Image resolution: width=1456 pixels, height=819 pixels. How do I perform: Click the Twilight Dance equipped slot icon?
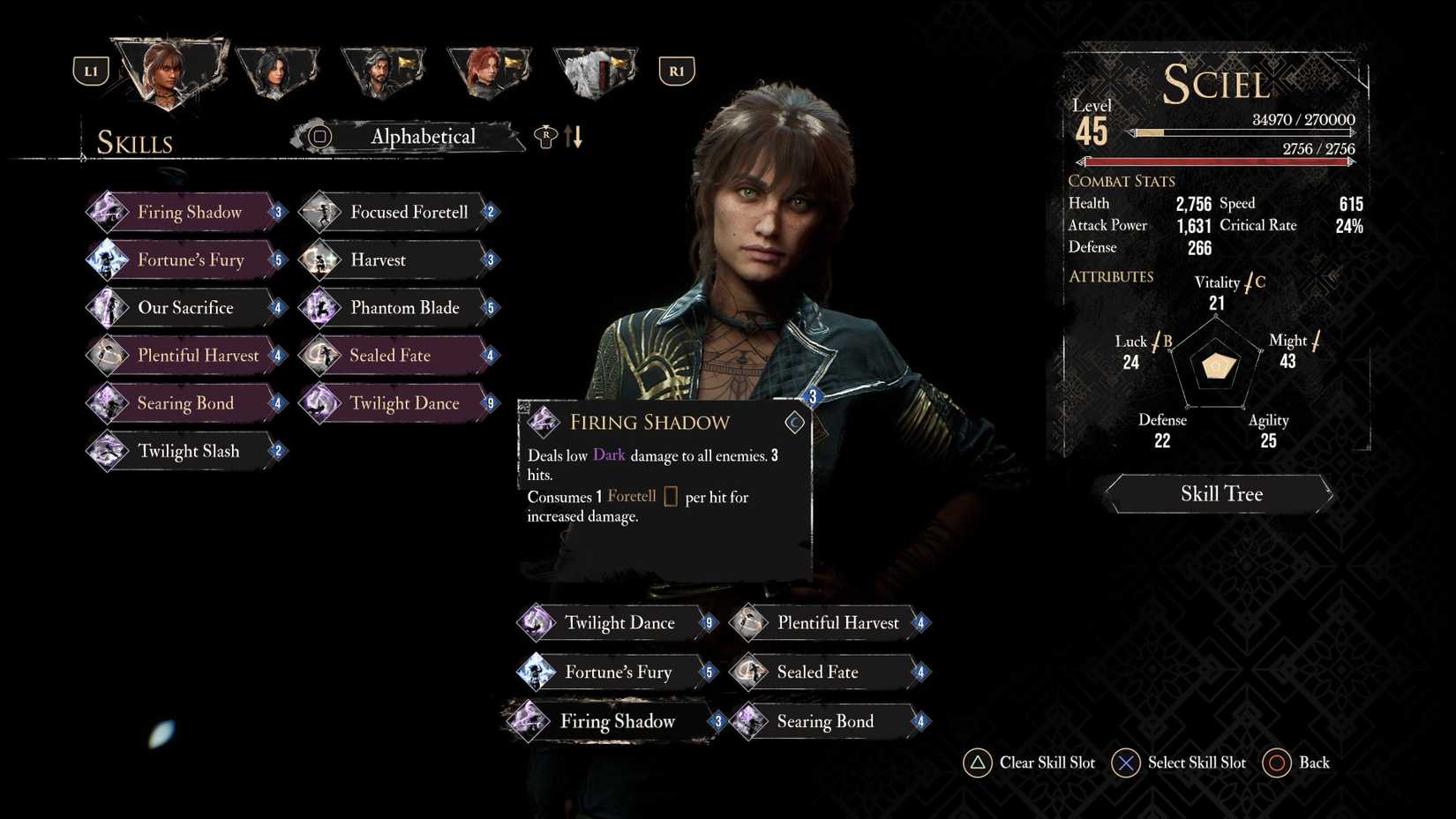536,622
